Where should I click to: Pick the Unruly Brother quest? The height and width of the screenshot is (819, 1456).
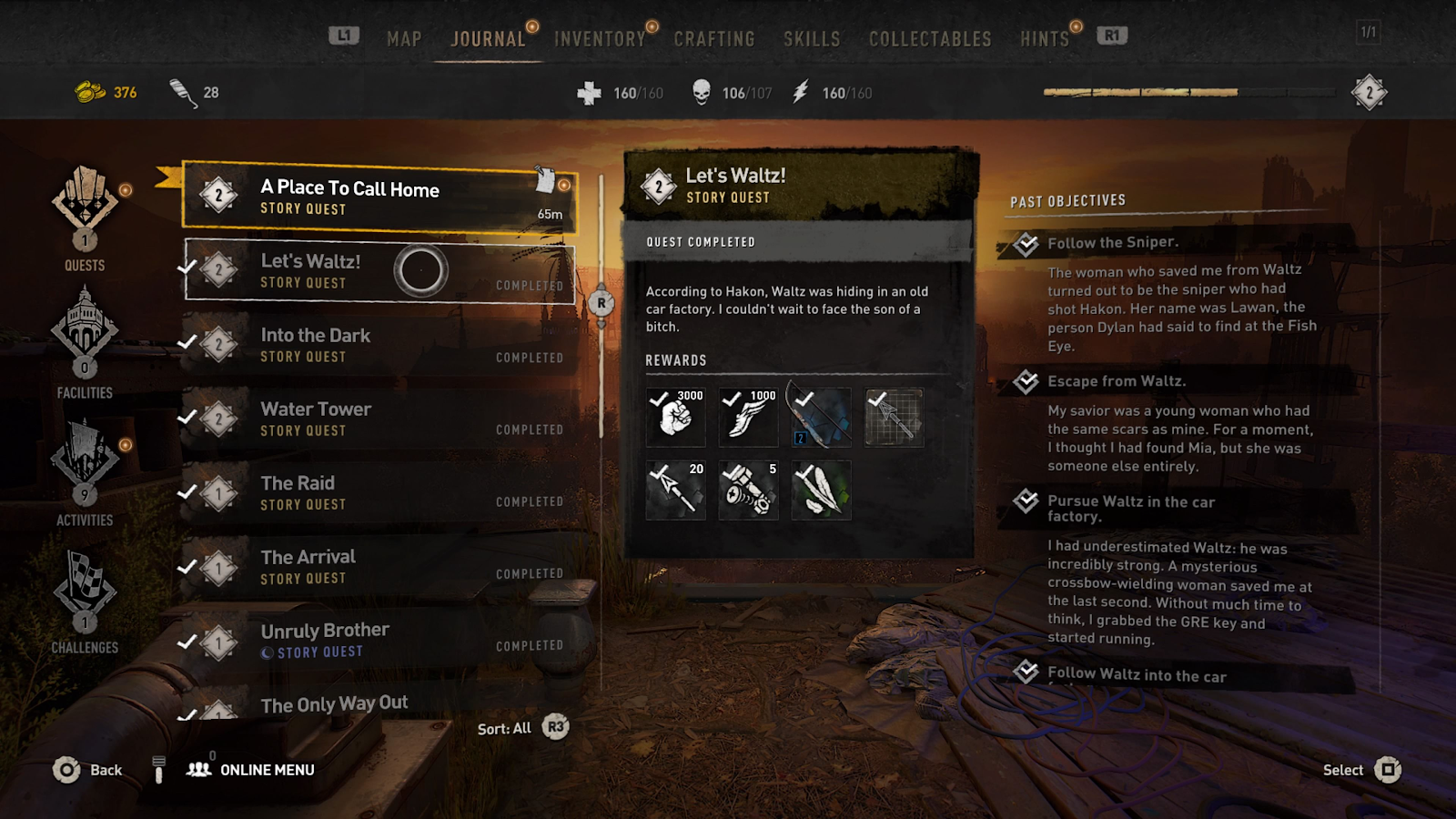pos(379,640)
